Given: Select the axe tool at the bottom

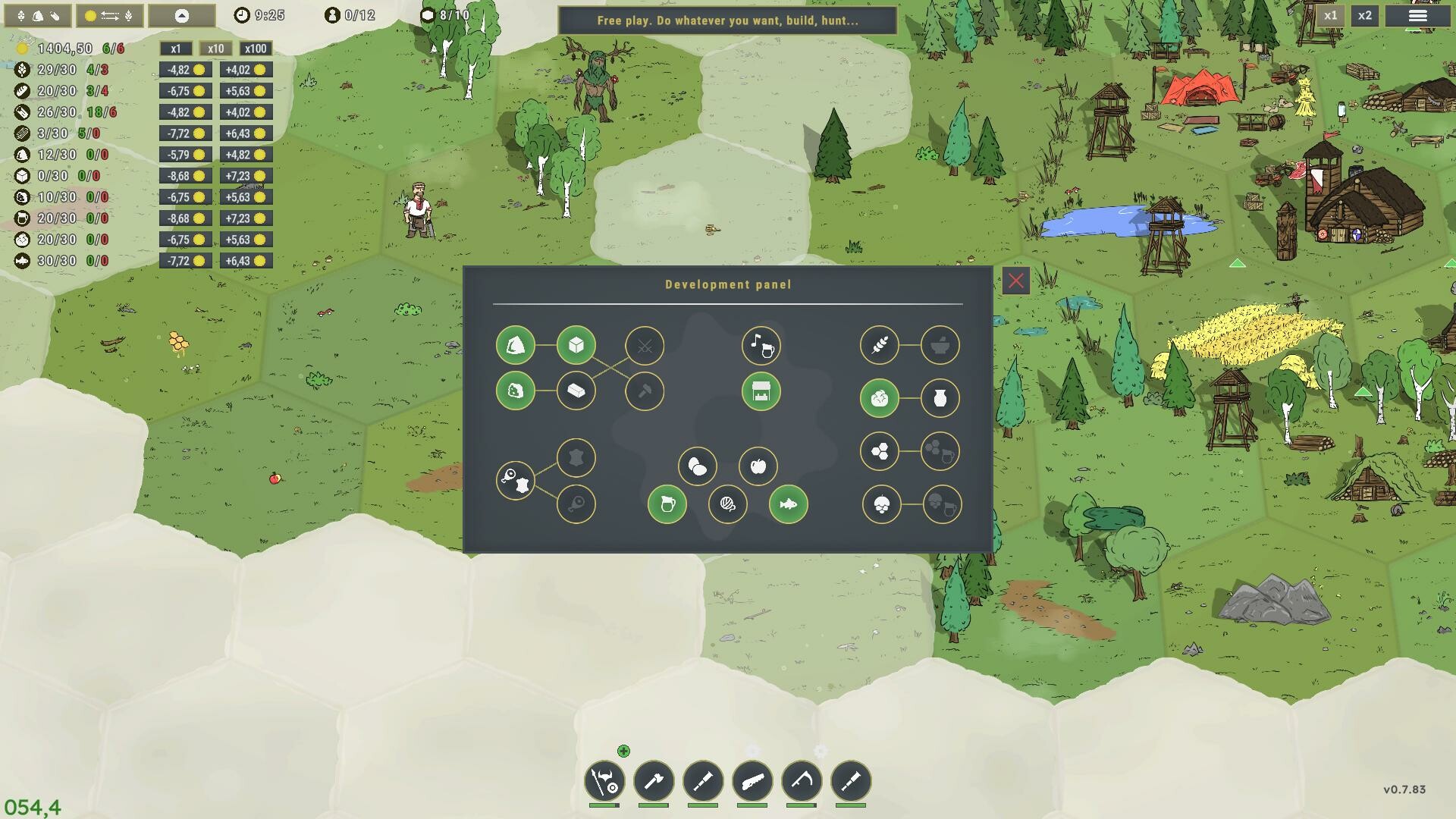Looking at the screenshot, I should click(x=655, y=783).
